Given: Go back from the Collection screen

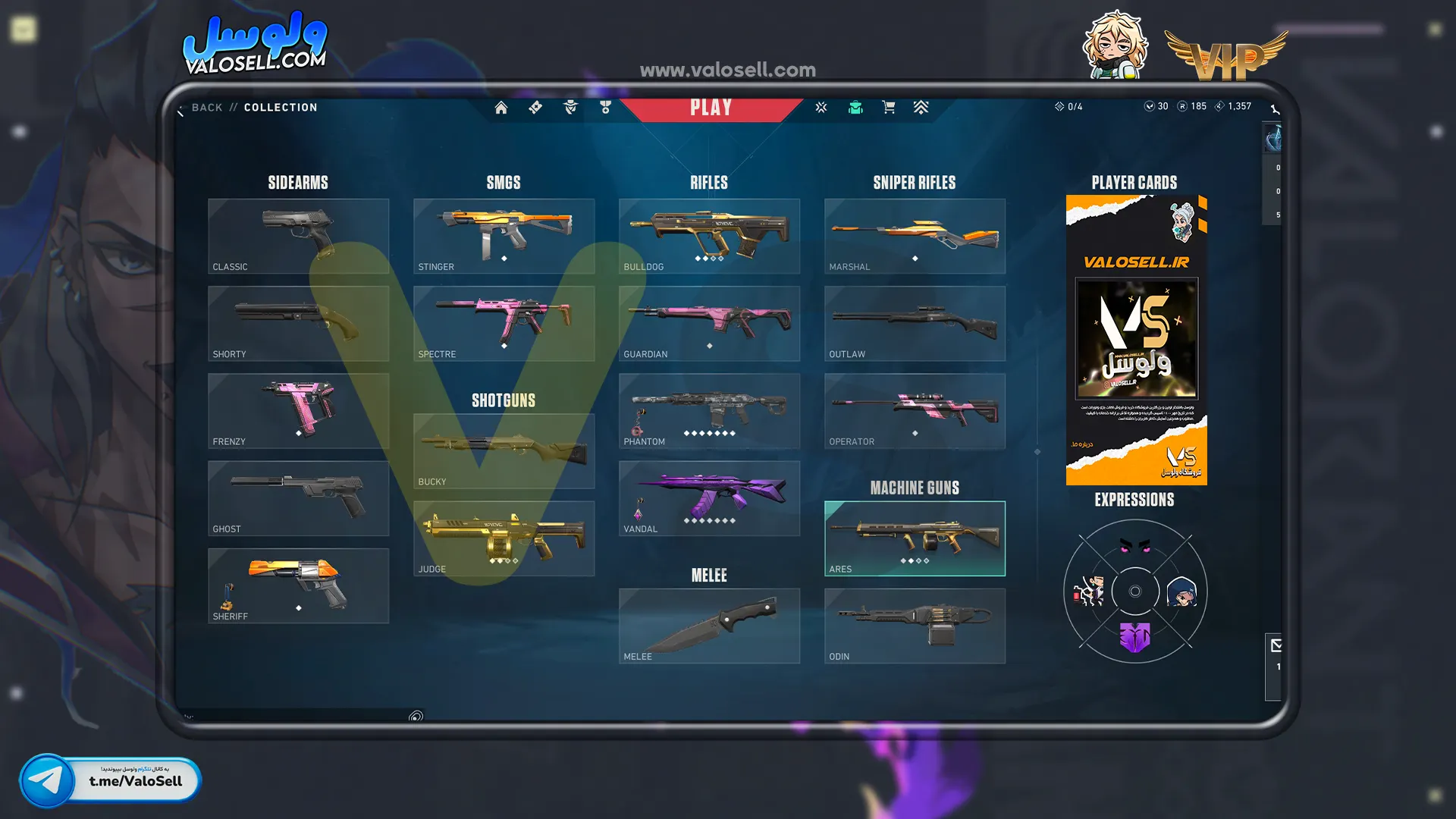Looking at the screenshot, I should [206, 108].
